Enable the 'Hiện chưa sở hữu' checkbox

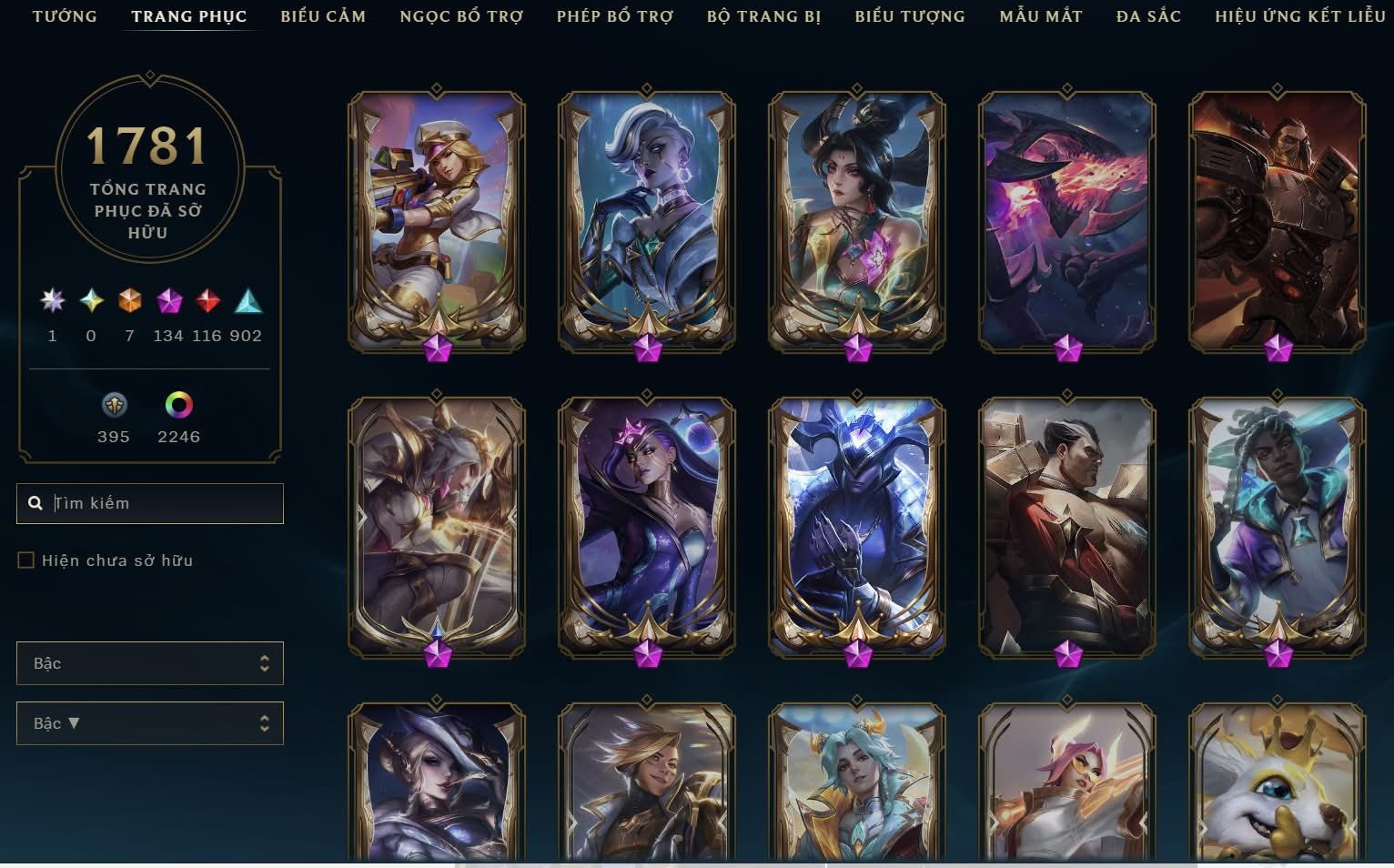pyautogui.click(x=25, y=560)
